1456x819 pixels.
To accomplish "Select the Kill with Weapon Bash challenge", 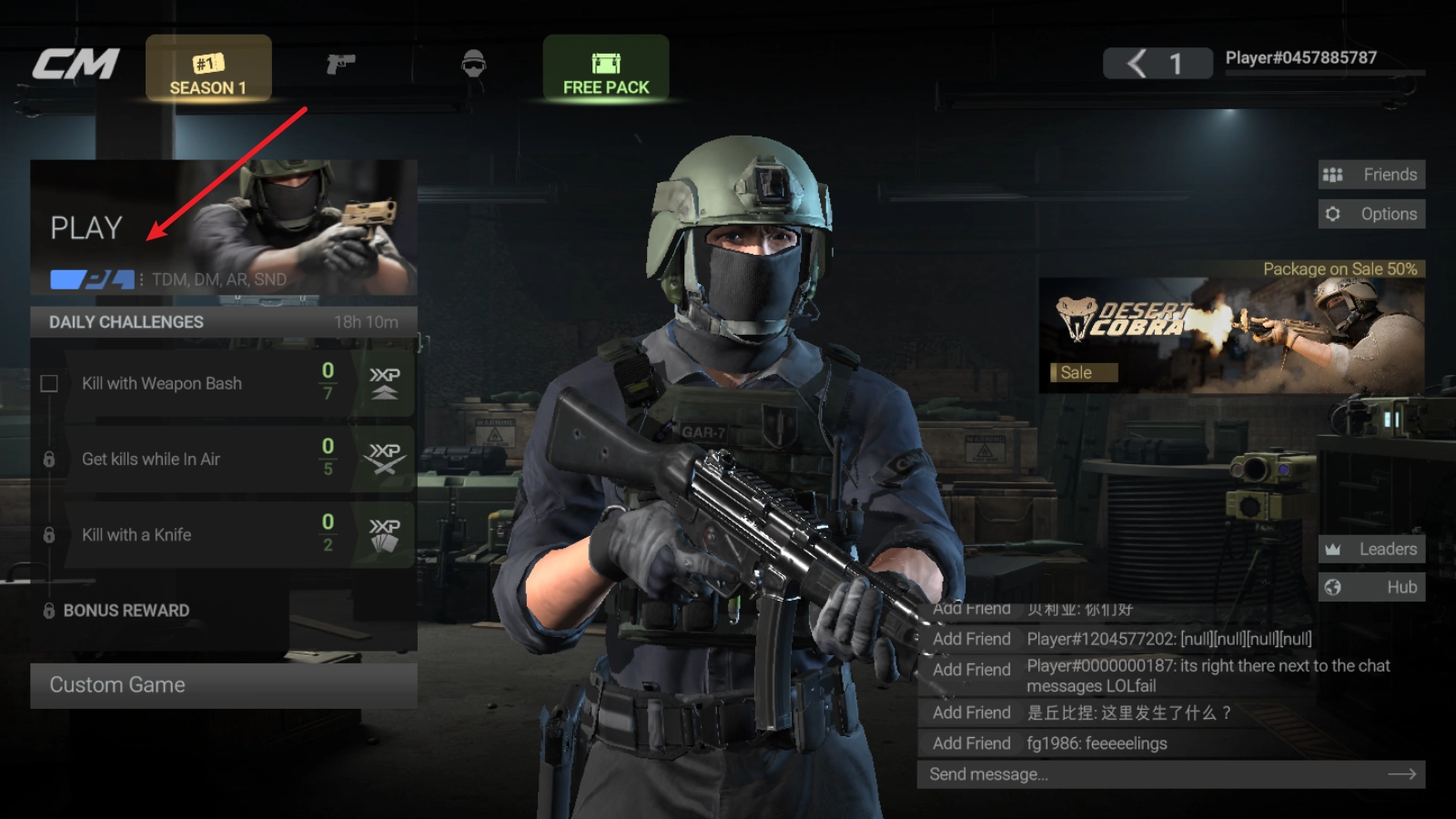I will 223,383.
